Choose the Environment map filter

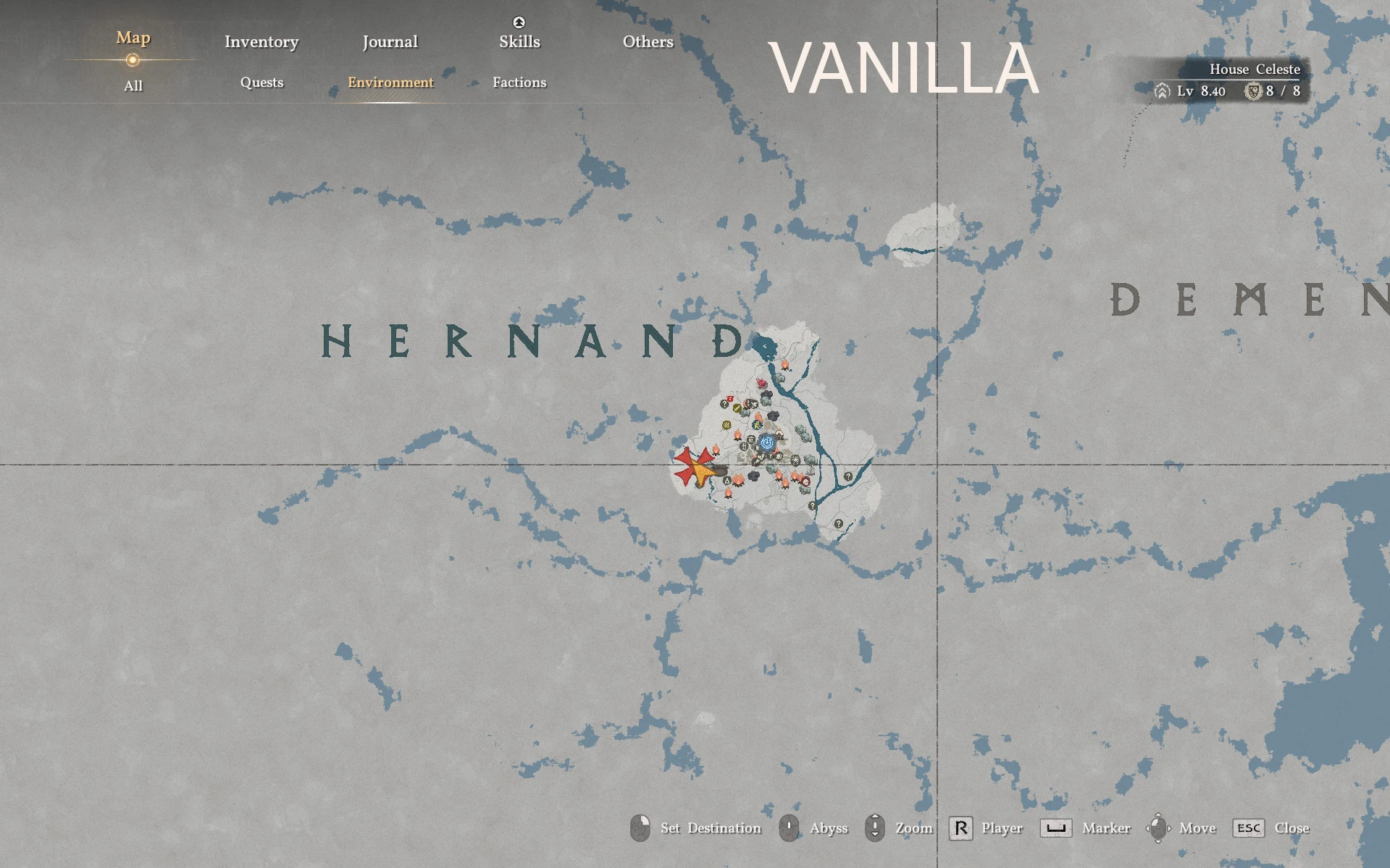390,83
